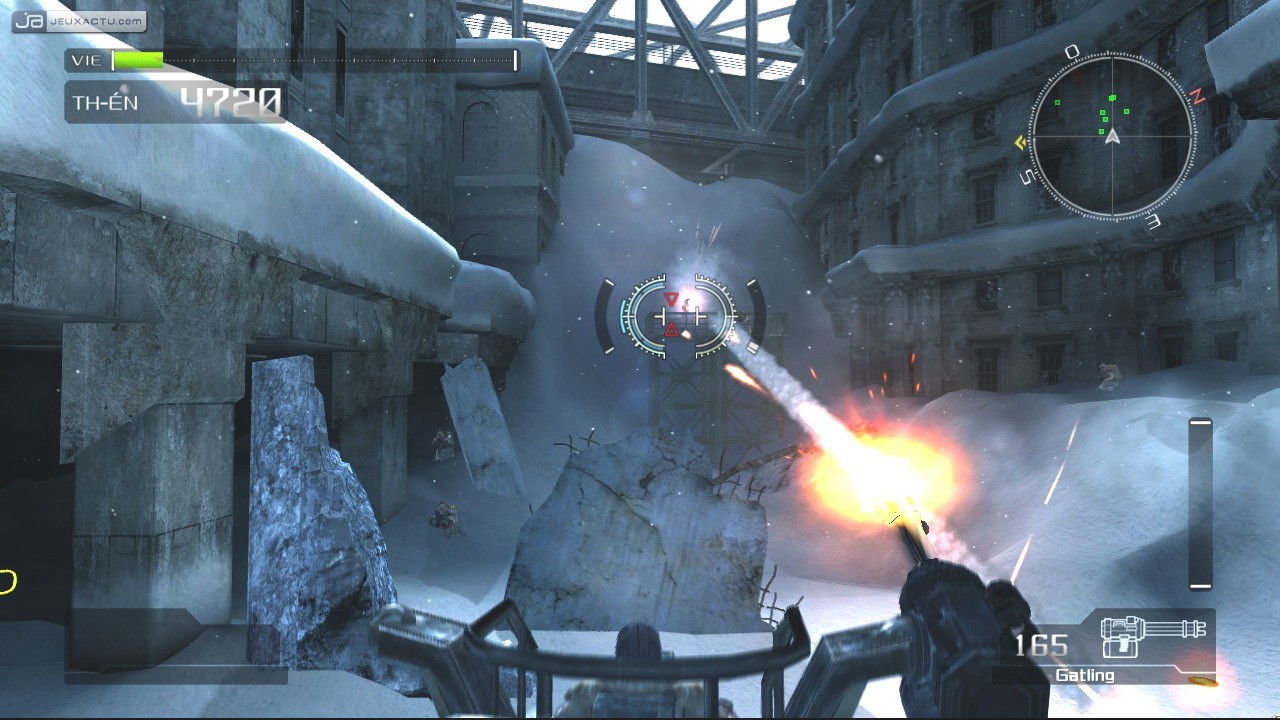Select the Gatling weapon icon

click(x=1152, y=638)
